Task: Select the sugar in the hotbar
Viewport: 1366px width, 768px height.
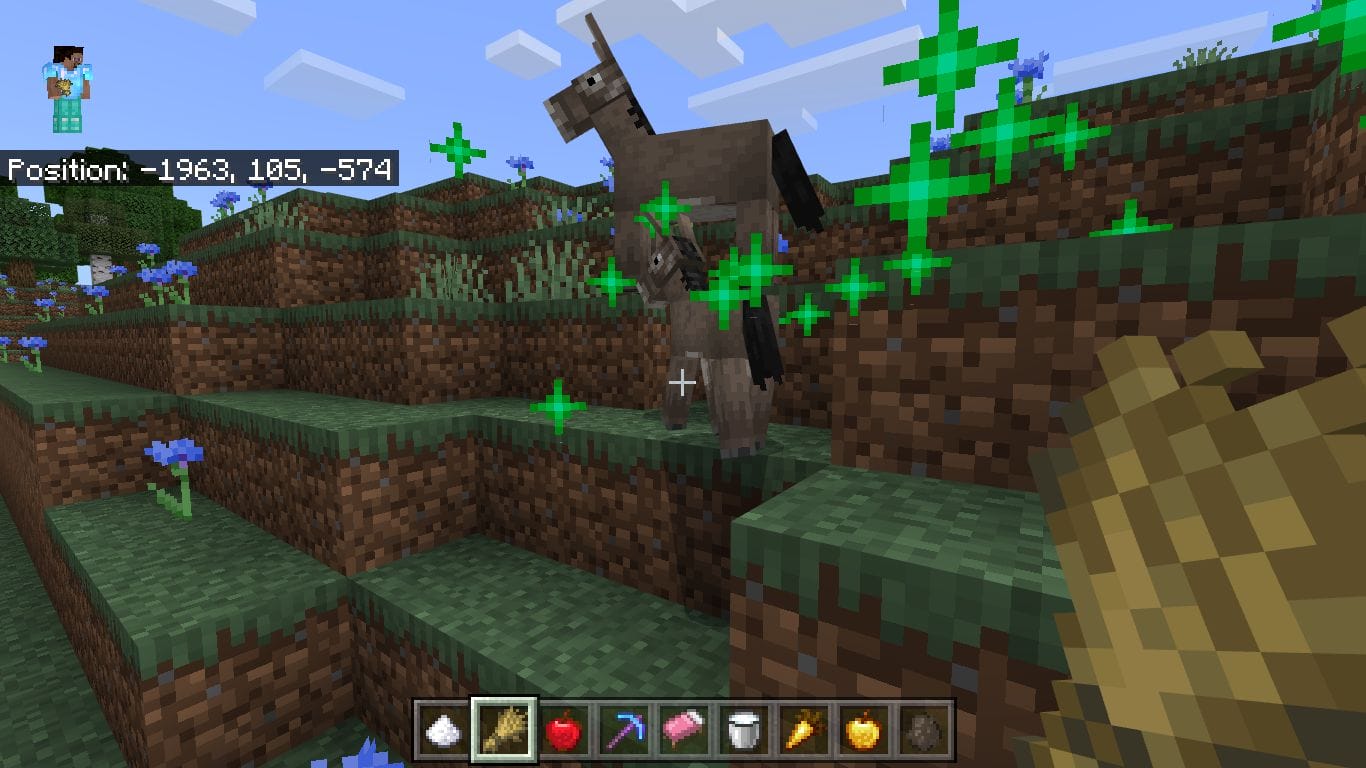Action: (444, 731)
